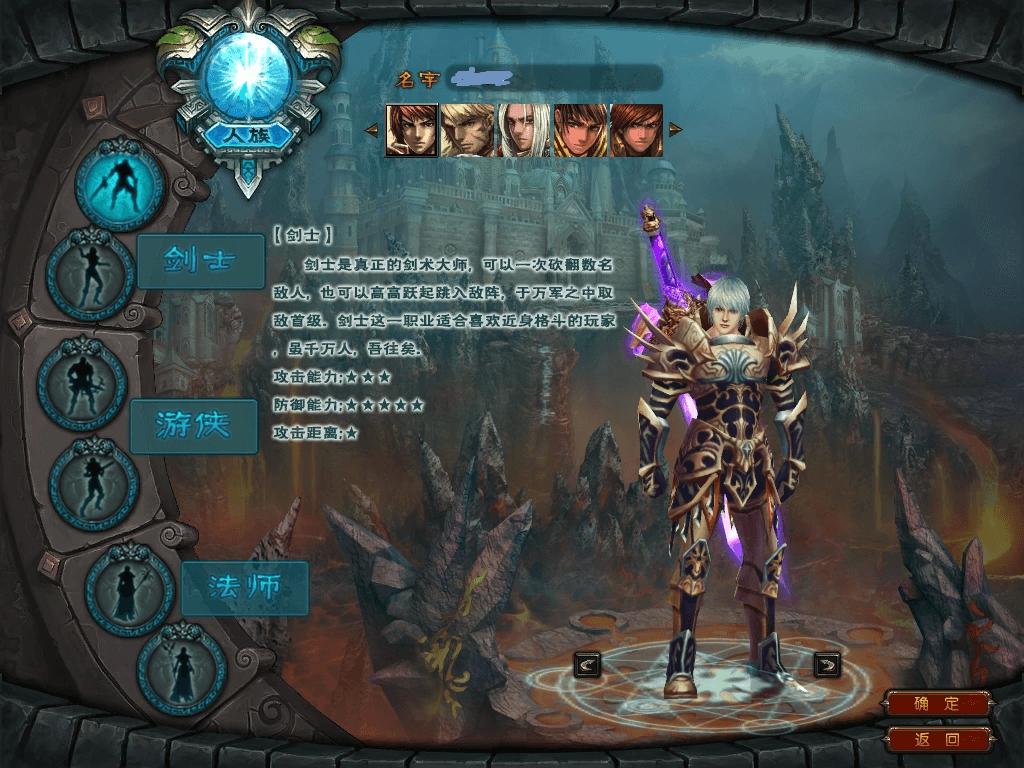The image size is (1024, 768).
Task: Rotate character left with the arrow button
Action: tap(587, 663)
